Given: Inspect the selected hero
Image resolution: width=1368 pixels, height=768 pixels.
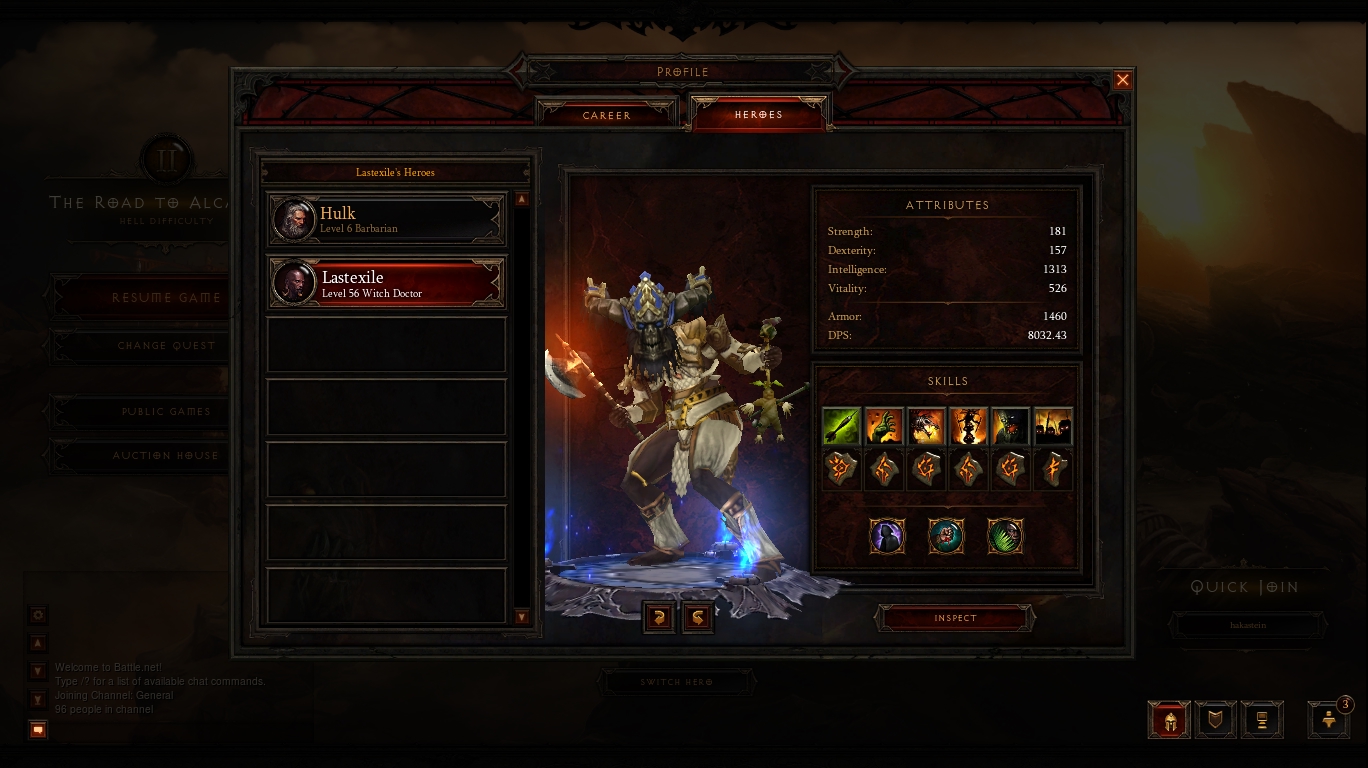Looking at the screenshot, I should click(x=955, y=618).
